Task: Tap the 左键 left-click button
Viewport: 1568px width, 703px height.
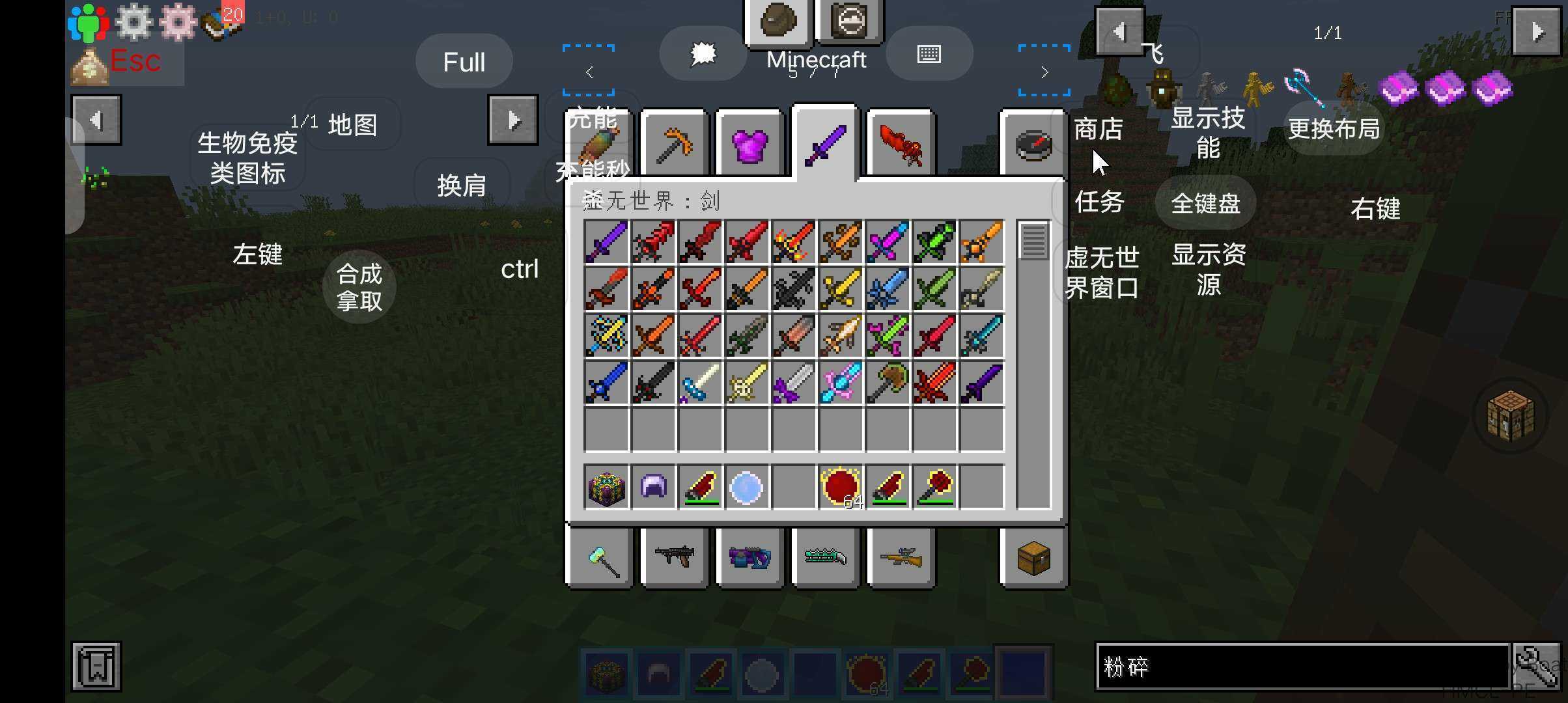Action: pyautogui.click(x=257, y=253)
